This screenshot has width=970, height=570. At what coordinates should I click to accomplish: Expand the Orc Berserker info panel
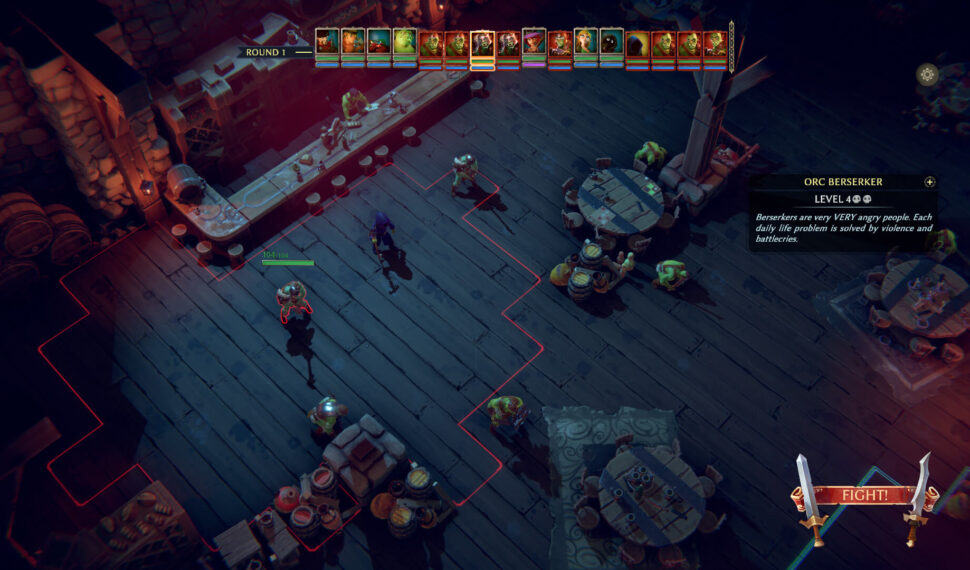coord(930,182)
